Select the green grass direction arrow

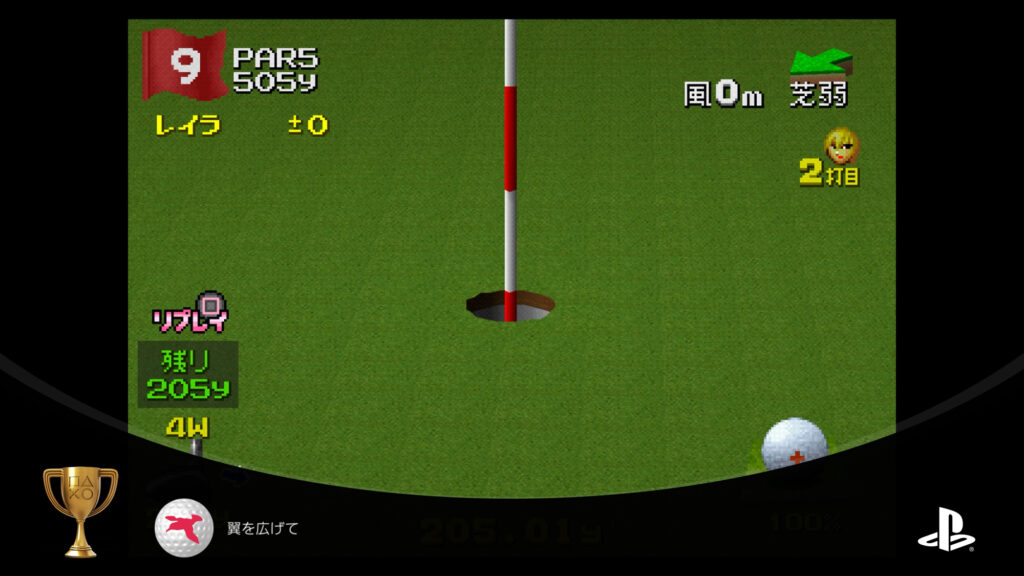(821, 63)
